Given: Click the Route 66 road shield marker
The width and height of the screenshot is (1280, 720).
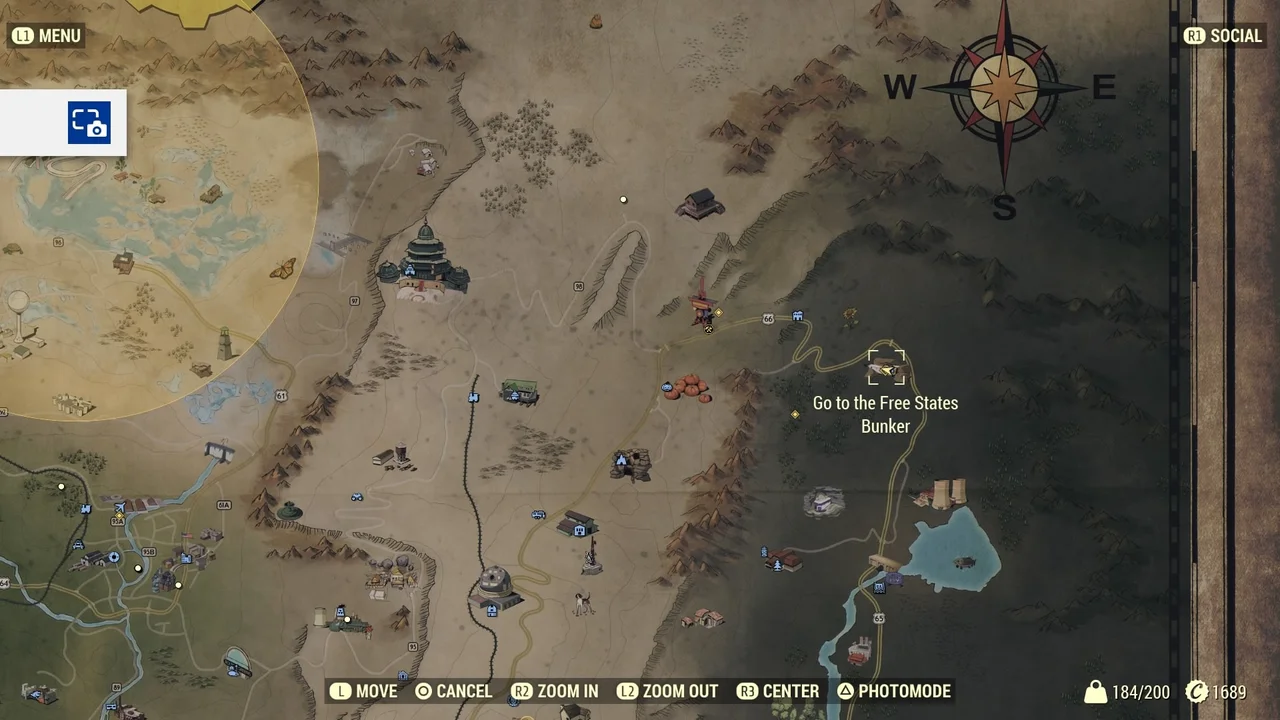Looking at the screenshot, I should point(768,318).
